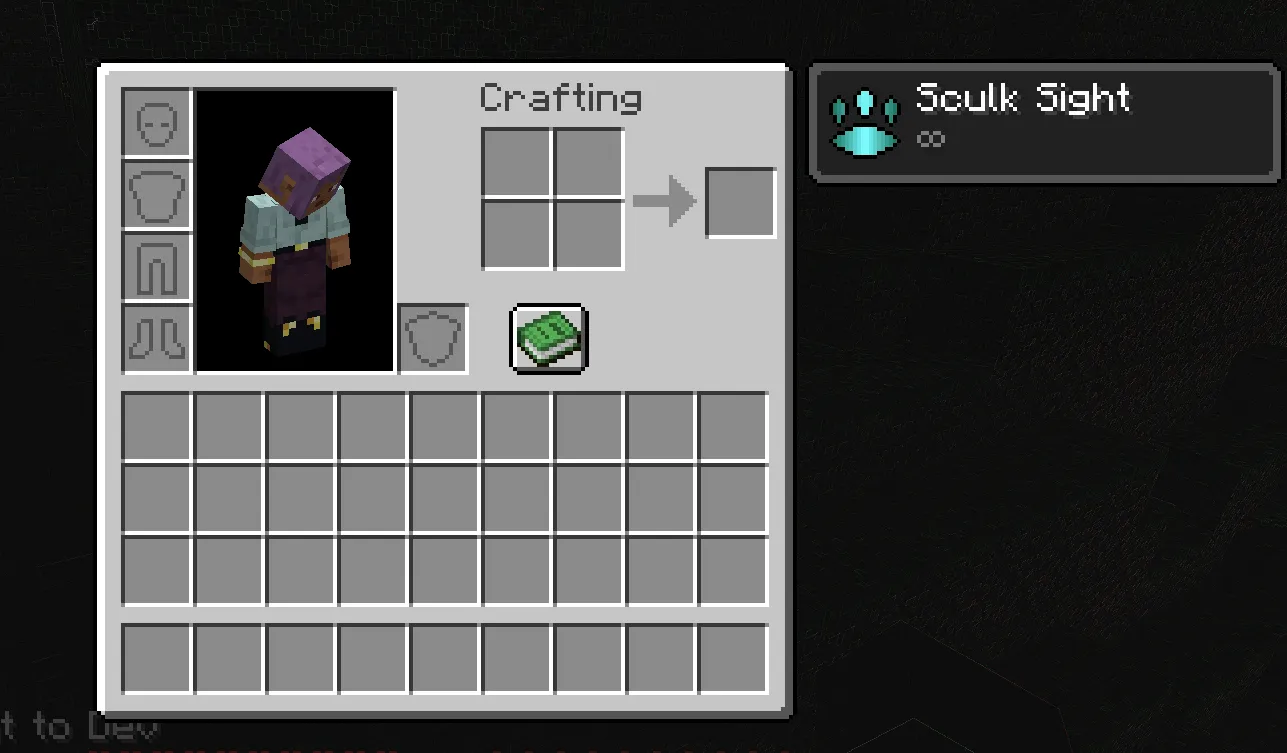This screenshot has width=1287, height=753.
Task: Open the green recipe book
Action: (546, 337)
